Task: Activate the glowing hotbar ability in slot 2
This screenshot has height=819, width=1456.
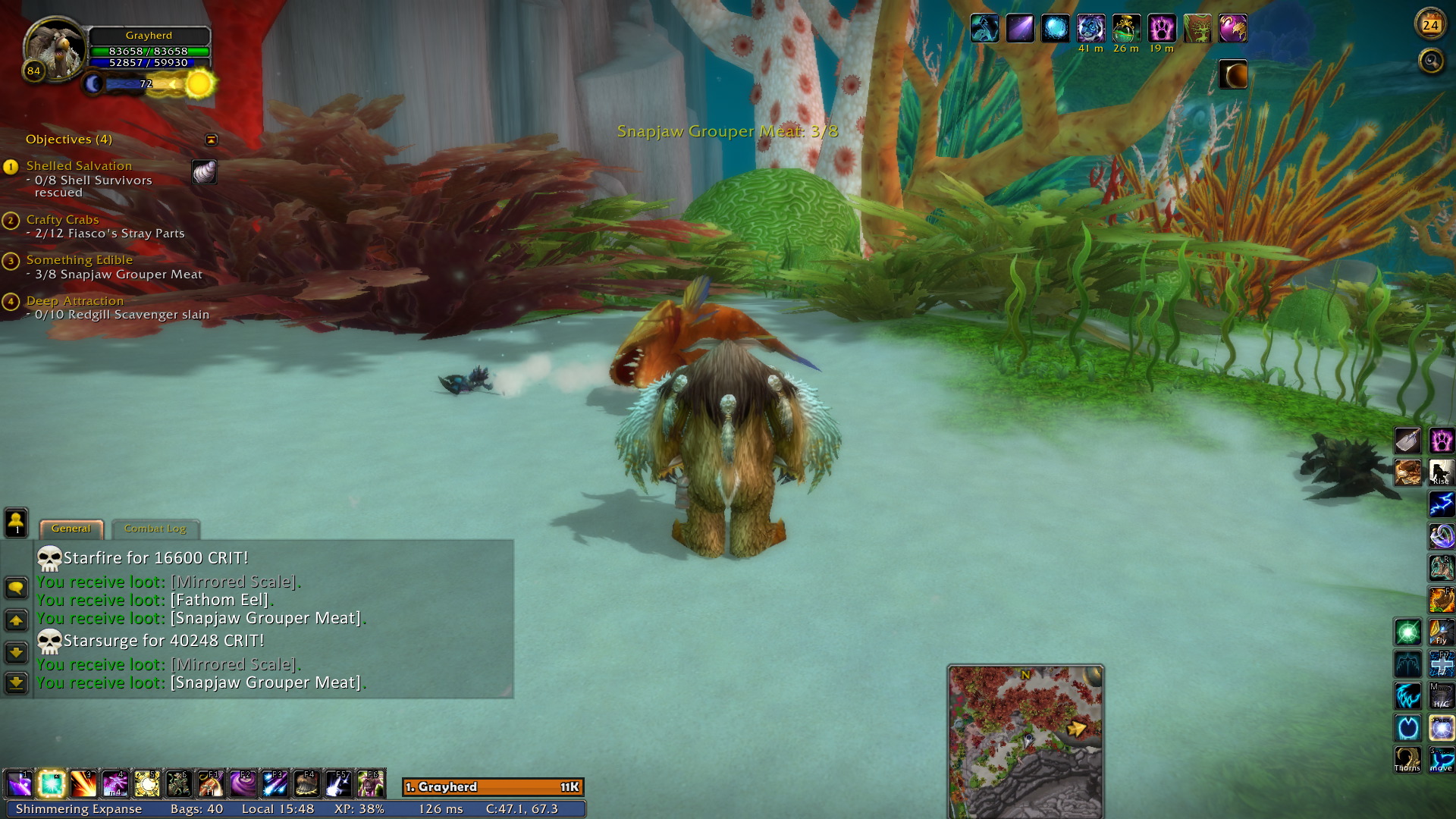Action: click(52, 784)
